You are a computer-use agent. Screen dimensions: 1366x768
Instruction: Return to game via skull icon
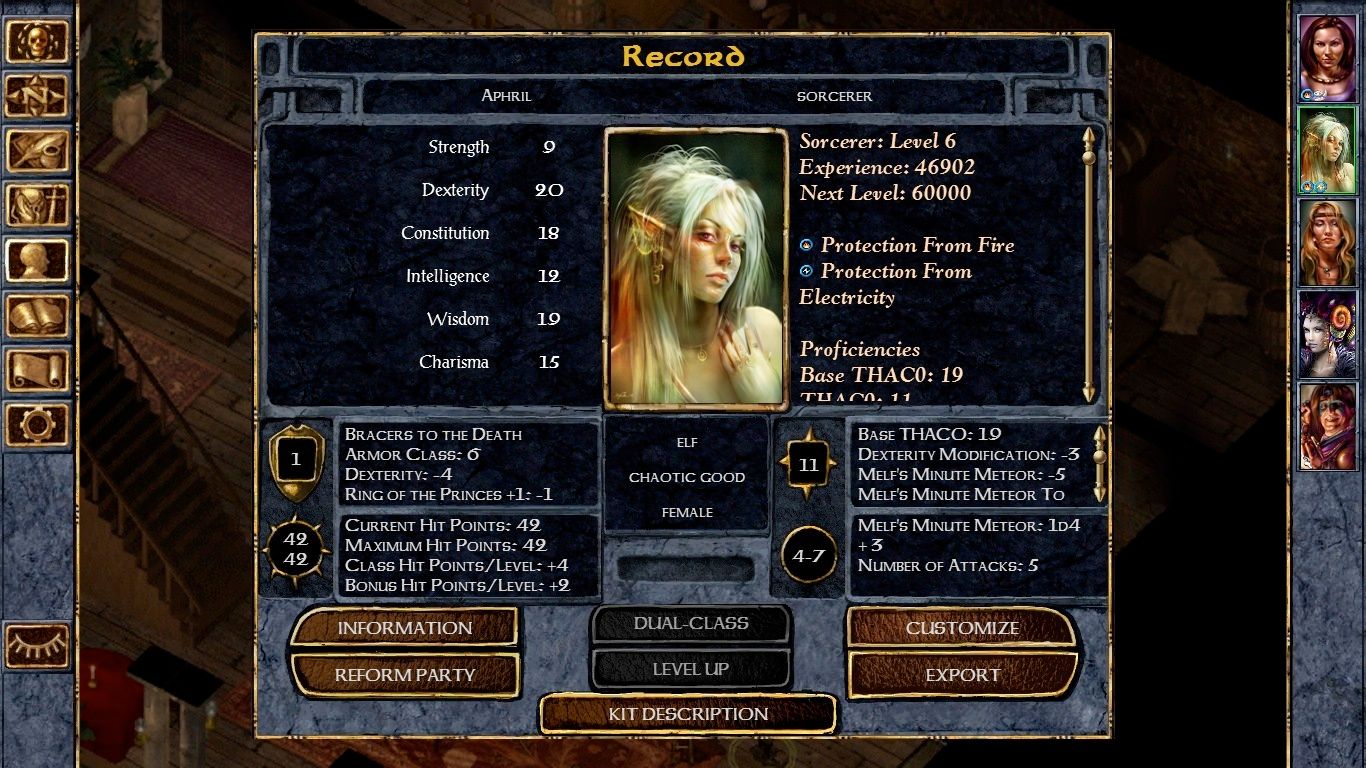coord(37,42)
